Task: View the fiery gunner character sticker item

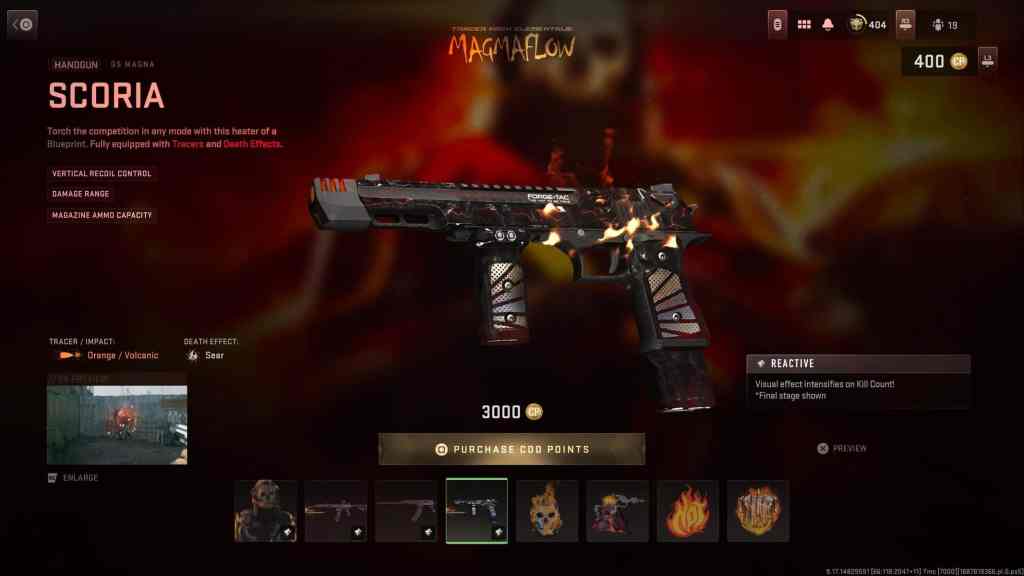Action: (x=617, y=510)
